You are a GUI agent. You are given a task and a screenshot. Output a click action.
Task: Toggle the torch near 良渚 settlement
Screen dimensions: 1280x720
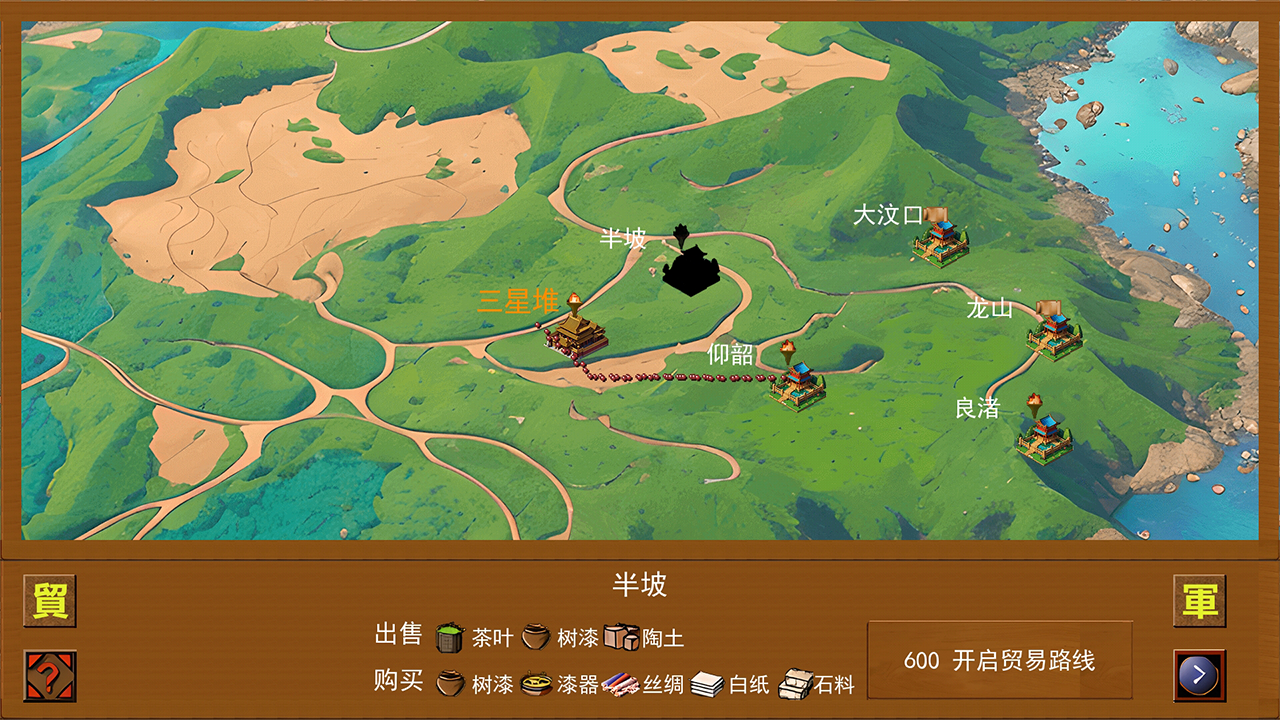click(x=1036, y=404)
